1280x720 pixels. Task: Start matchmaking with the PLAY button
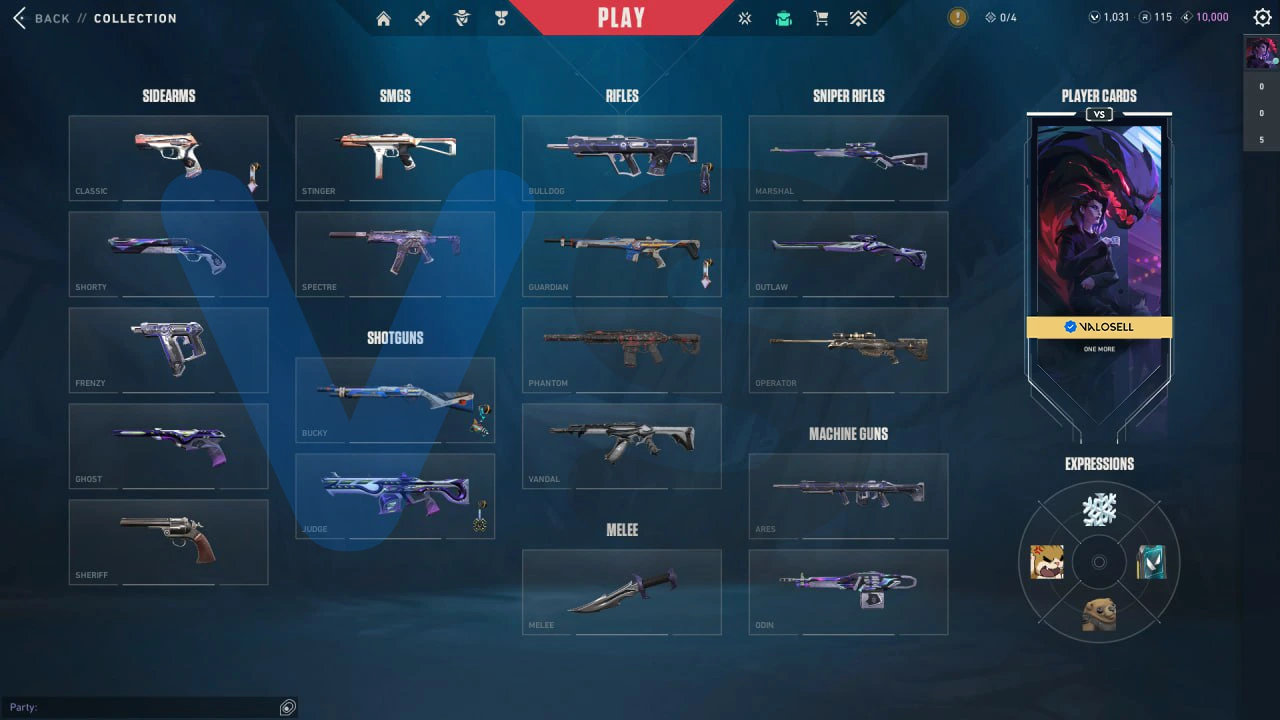pyautogui.click(x=621, y=18)
